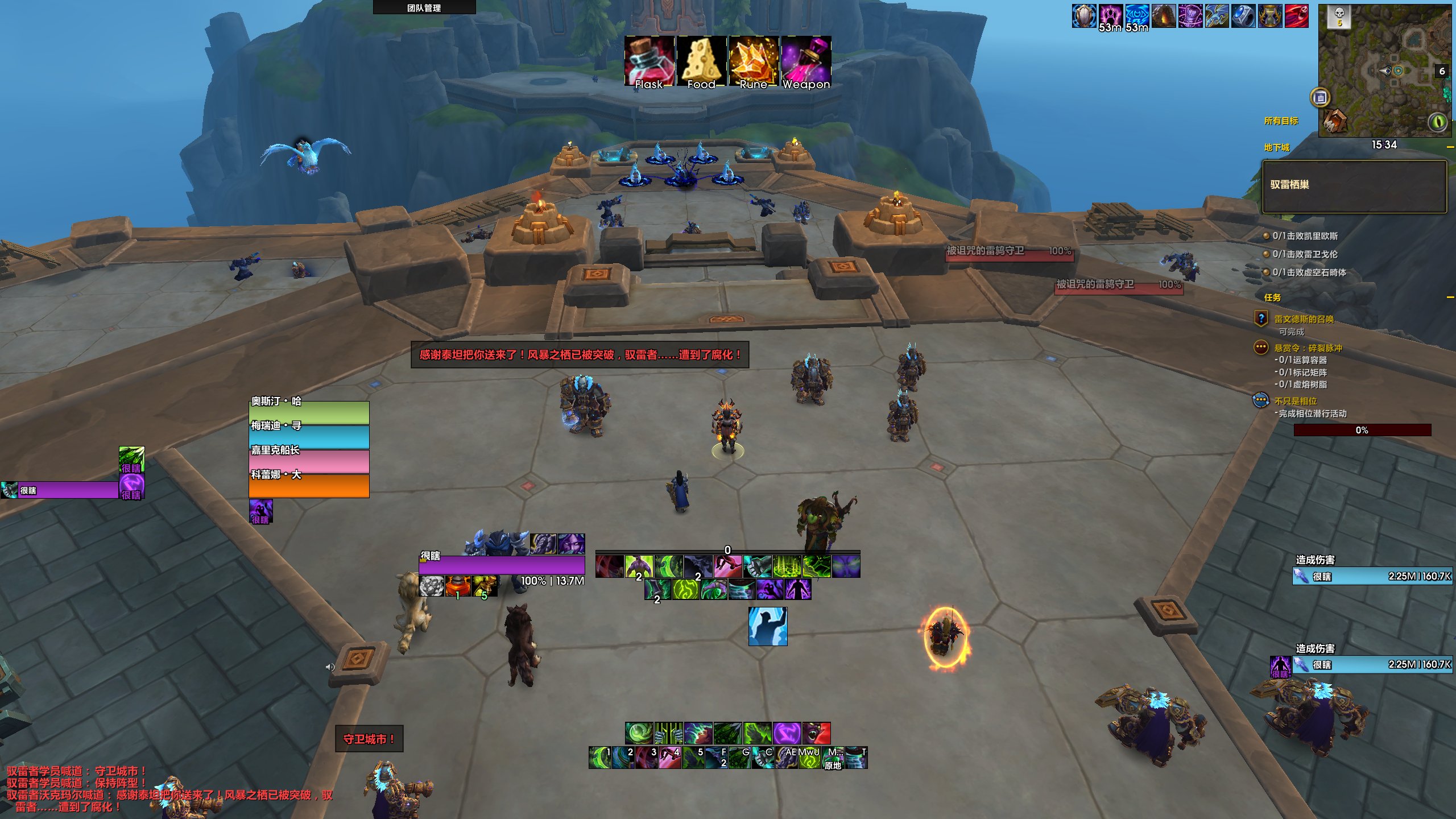Target party member 嘉里克船长 frame
This screenshot has height=819, width=1456.
tap(309, 461)
